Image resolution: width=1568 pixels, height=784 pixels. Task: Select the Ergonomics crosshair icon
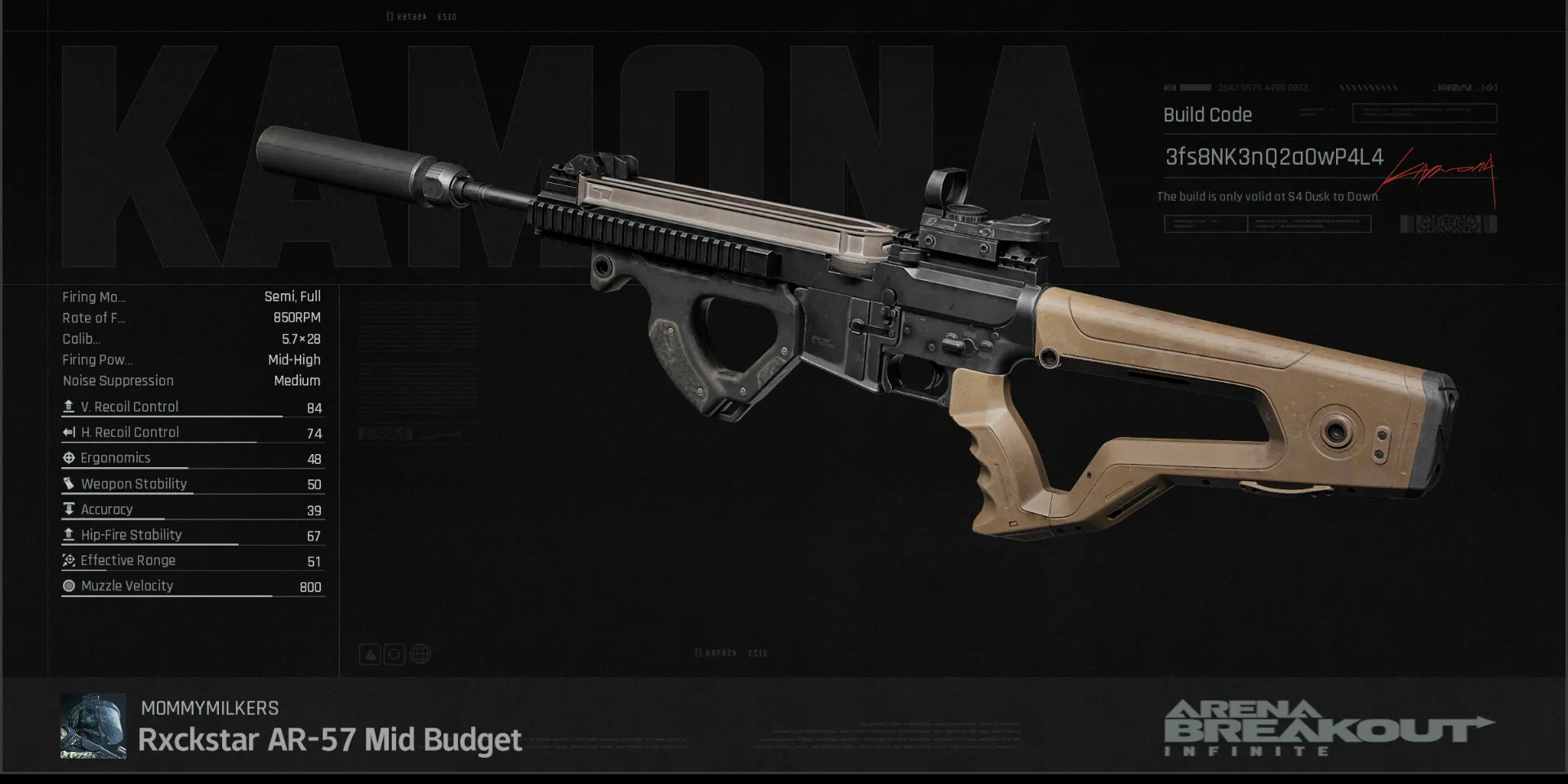pyautogui.click(x=69, y=457)
